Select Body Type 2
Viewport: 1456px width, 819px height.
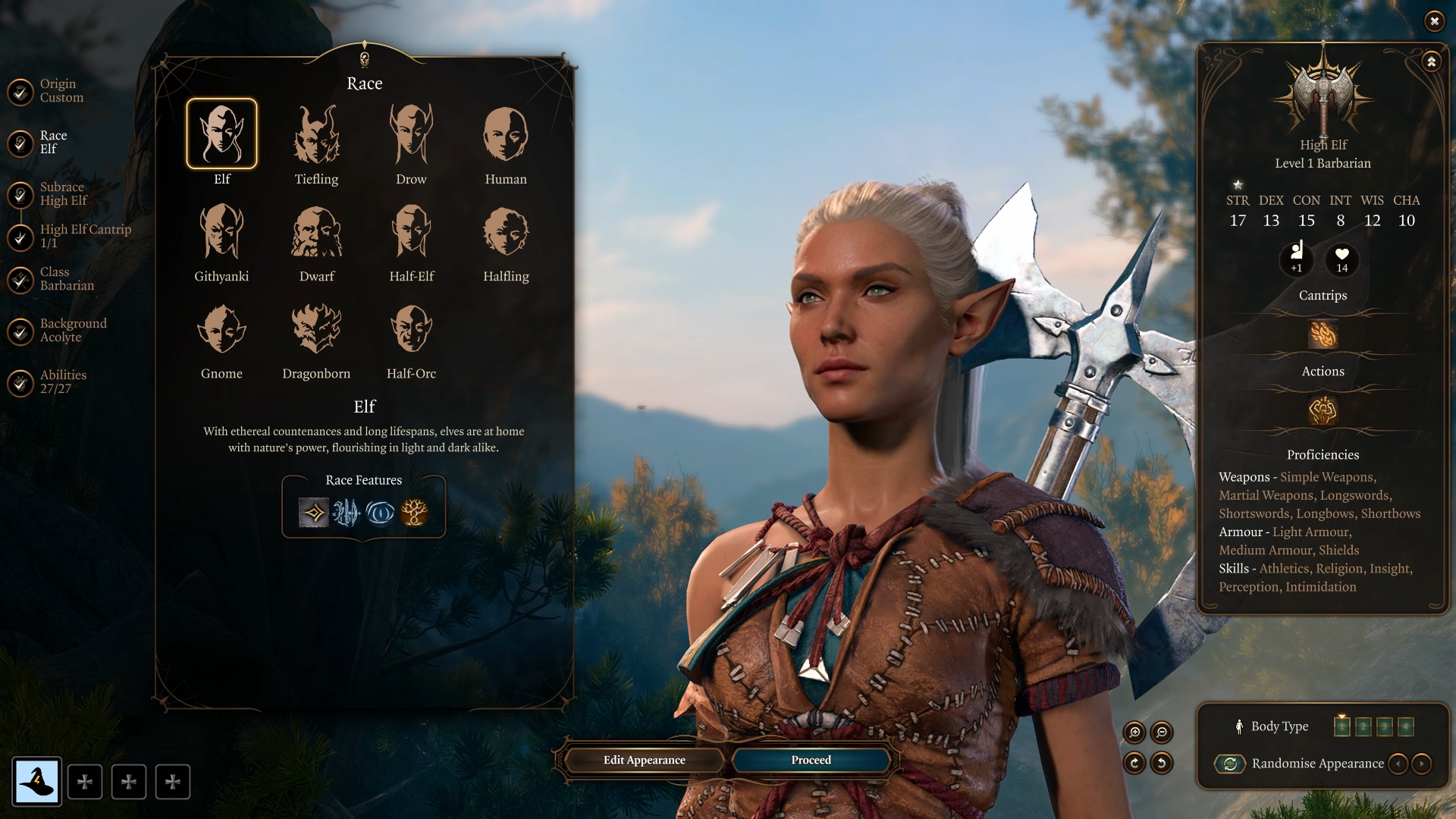click(1363, 726)
